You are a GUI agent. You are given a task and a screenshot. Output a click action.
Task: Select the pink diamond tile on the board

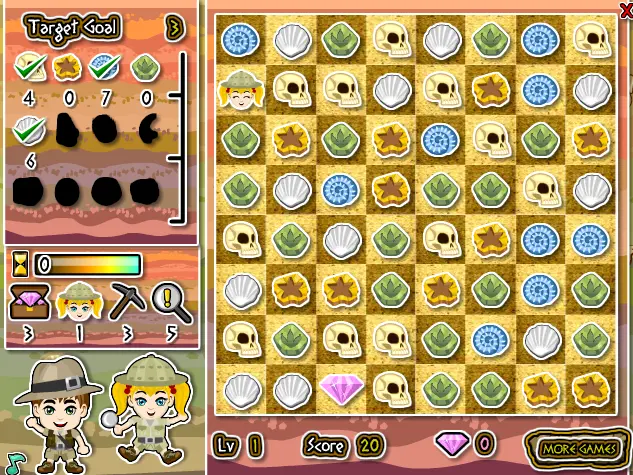point(340,388)
